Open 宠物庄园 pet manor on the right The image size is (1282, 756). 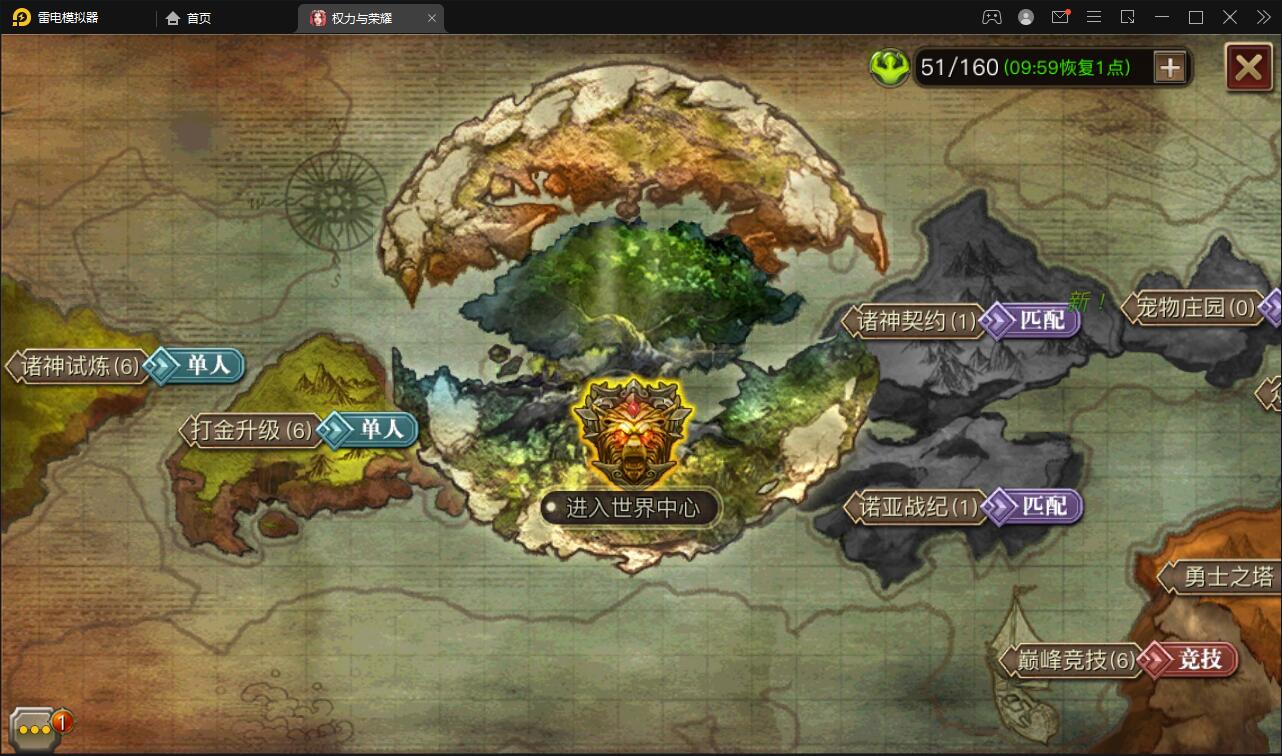click(1199, 308)
